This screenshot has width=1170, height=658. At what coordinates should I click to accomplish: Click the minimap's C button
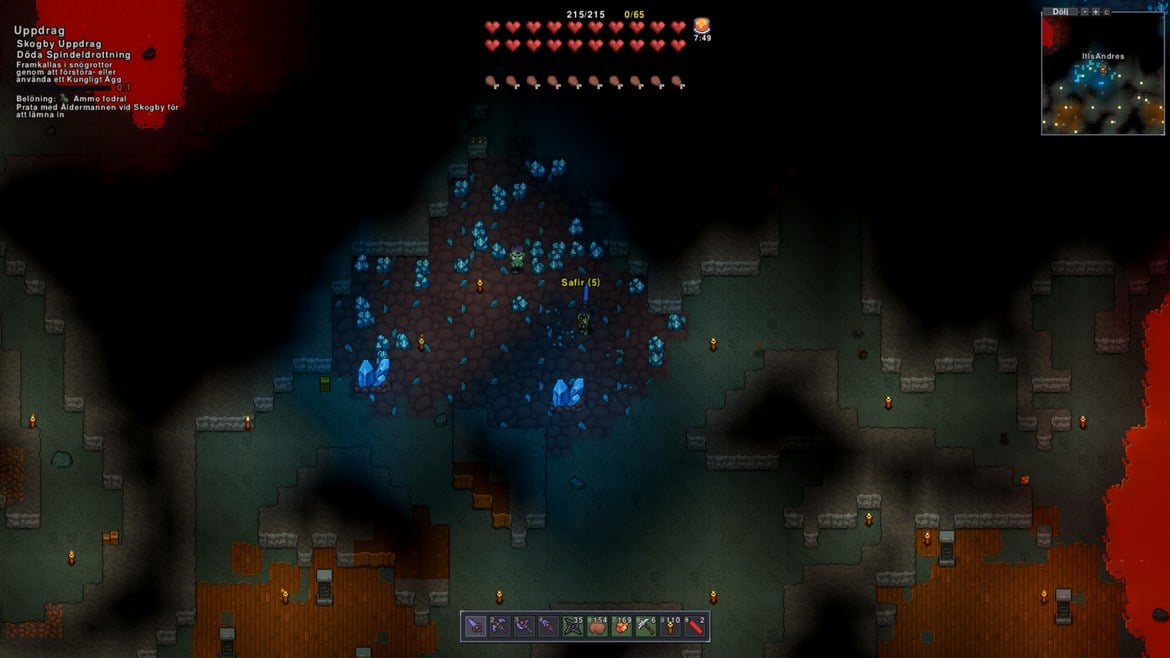coord(1106,12)
